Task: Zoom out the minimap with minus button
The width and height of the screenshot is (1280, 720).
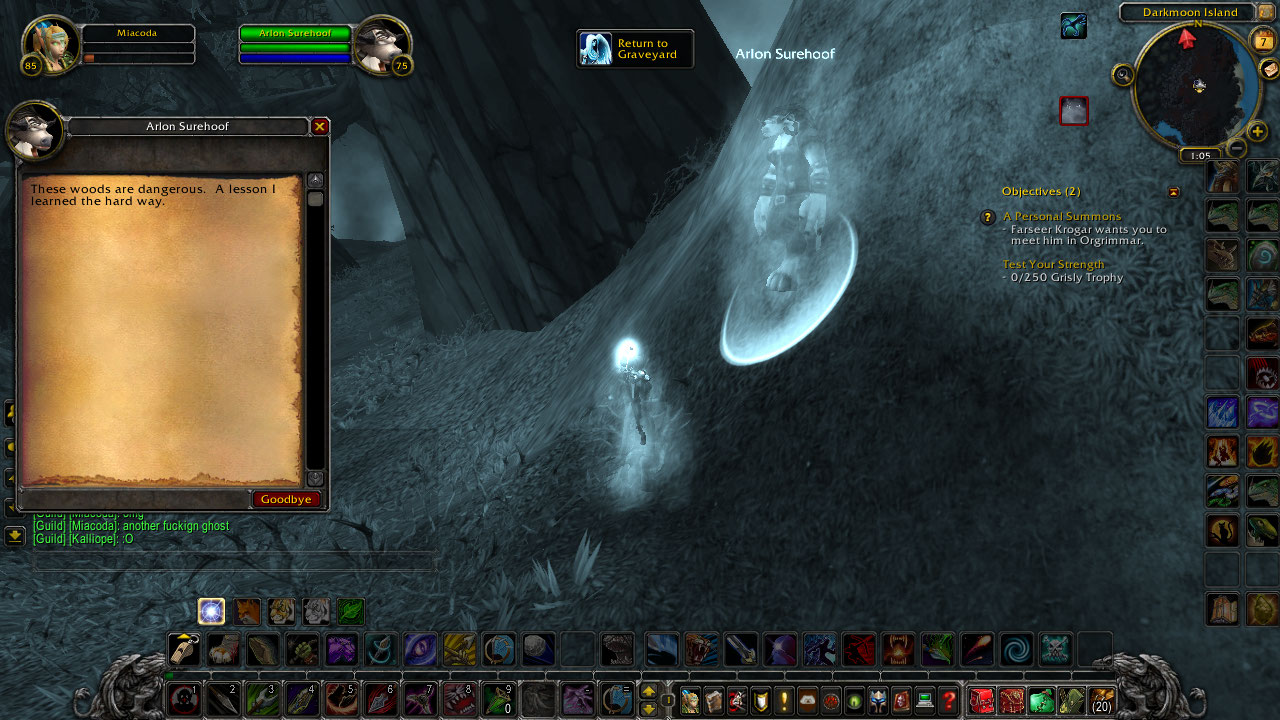Action: point(1236,149)
